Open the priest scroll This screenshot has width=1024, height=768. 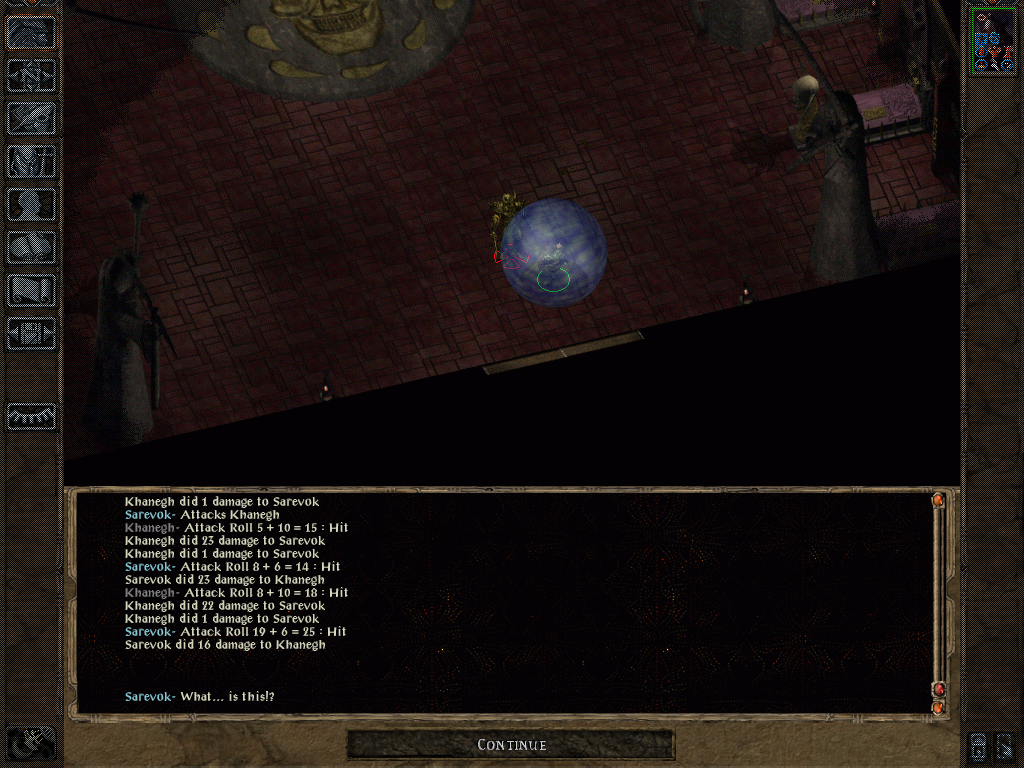click(x=31, y=290)
